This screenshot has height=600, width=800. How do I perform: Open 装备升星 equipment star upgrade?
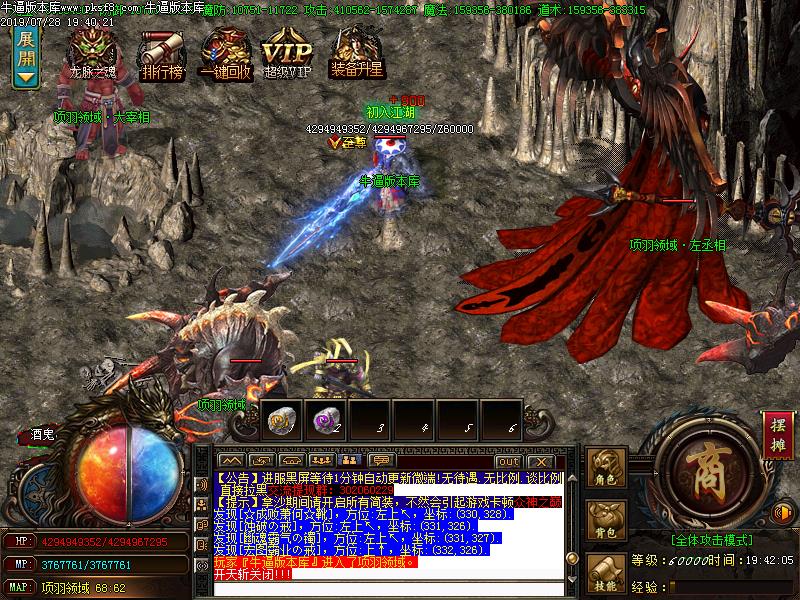[358, 52]
